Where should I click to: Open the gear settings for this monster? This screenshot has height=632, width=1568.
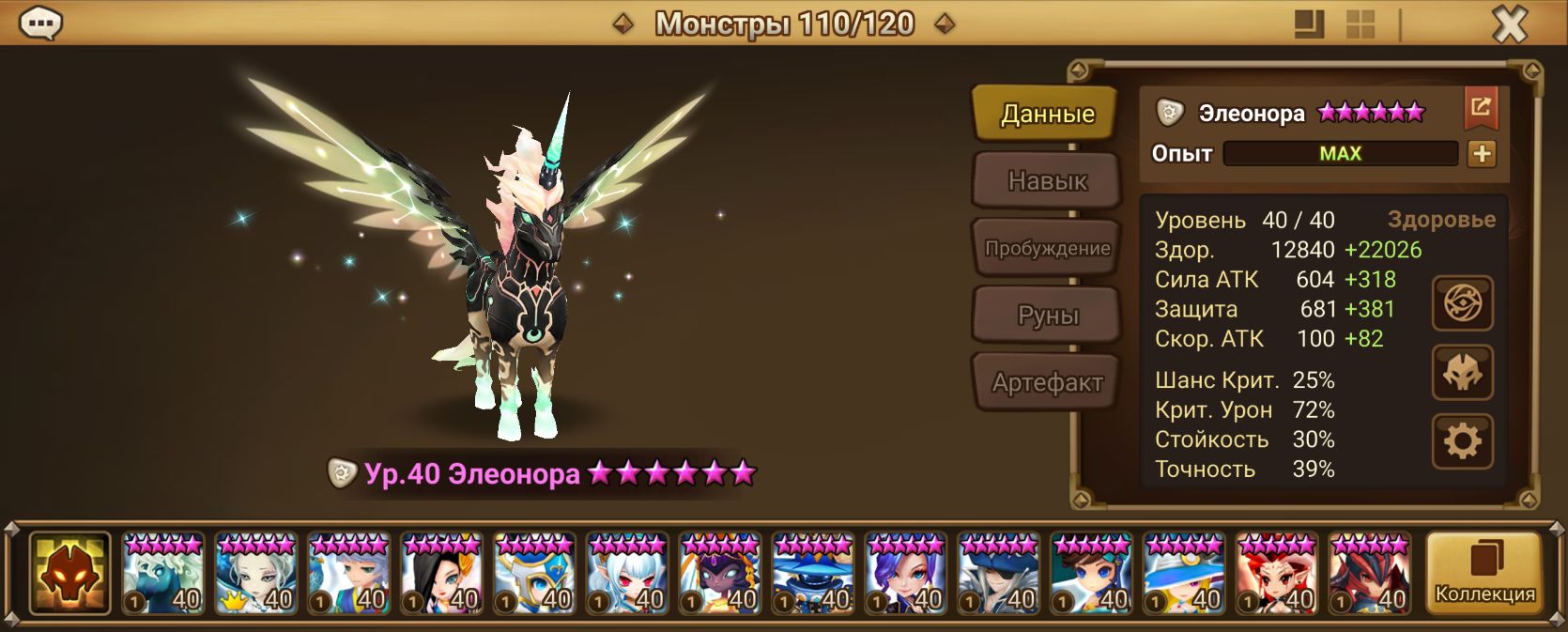click(x=1462, y=440)
